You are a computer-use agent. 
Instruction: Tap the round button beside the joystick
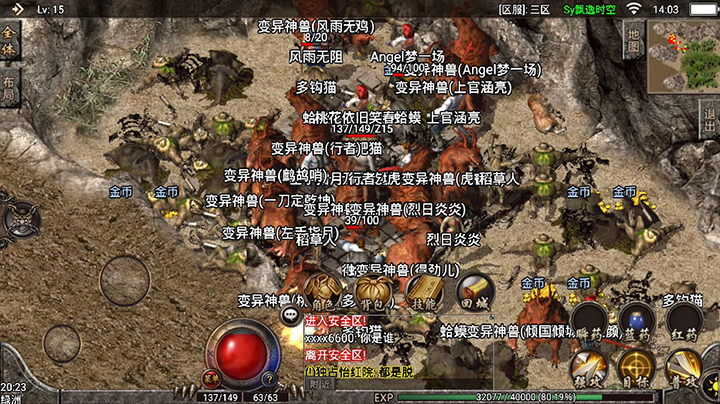62,343
